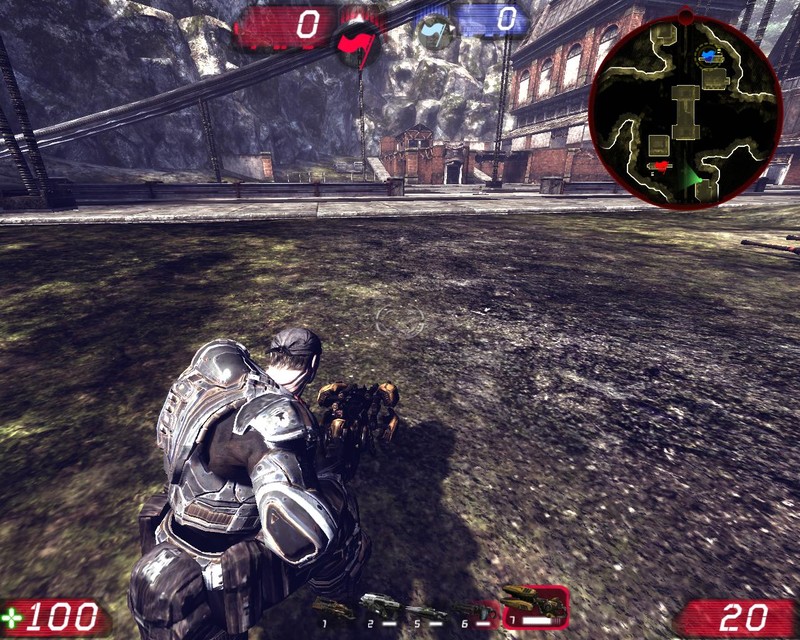This screenshot has width=800, height=640.
Task: Click the green player arrow on the minimap
Action: point(690,178)
